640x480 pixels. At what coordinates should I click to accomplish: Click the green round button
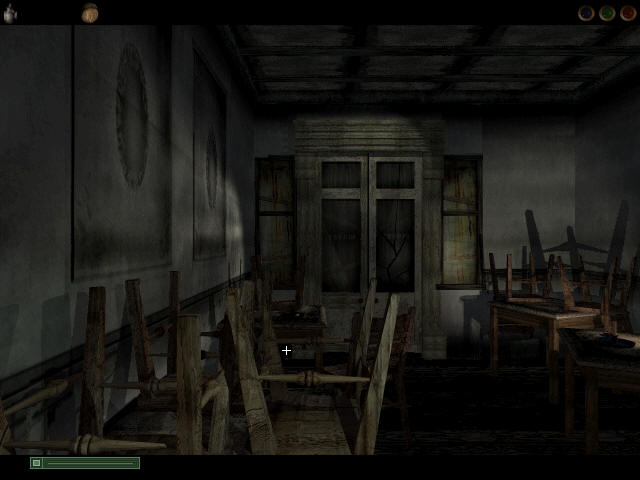click(607, 14)
